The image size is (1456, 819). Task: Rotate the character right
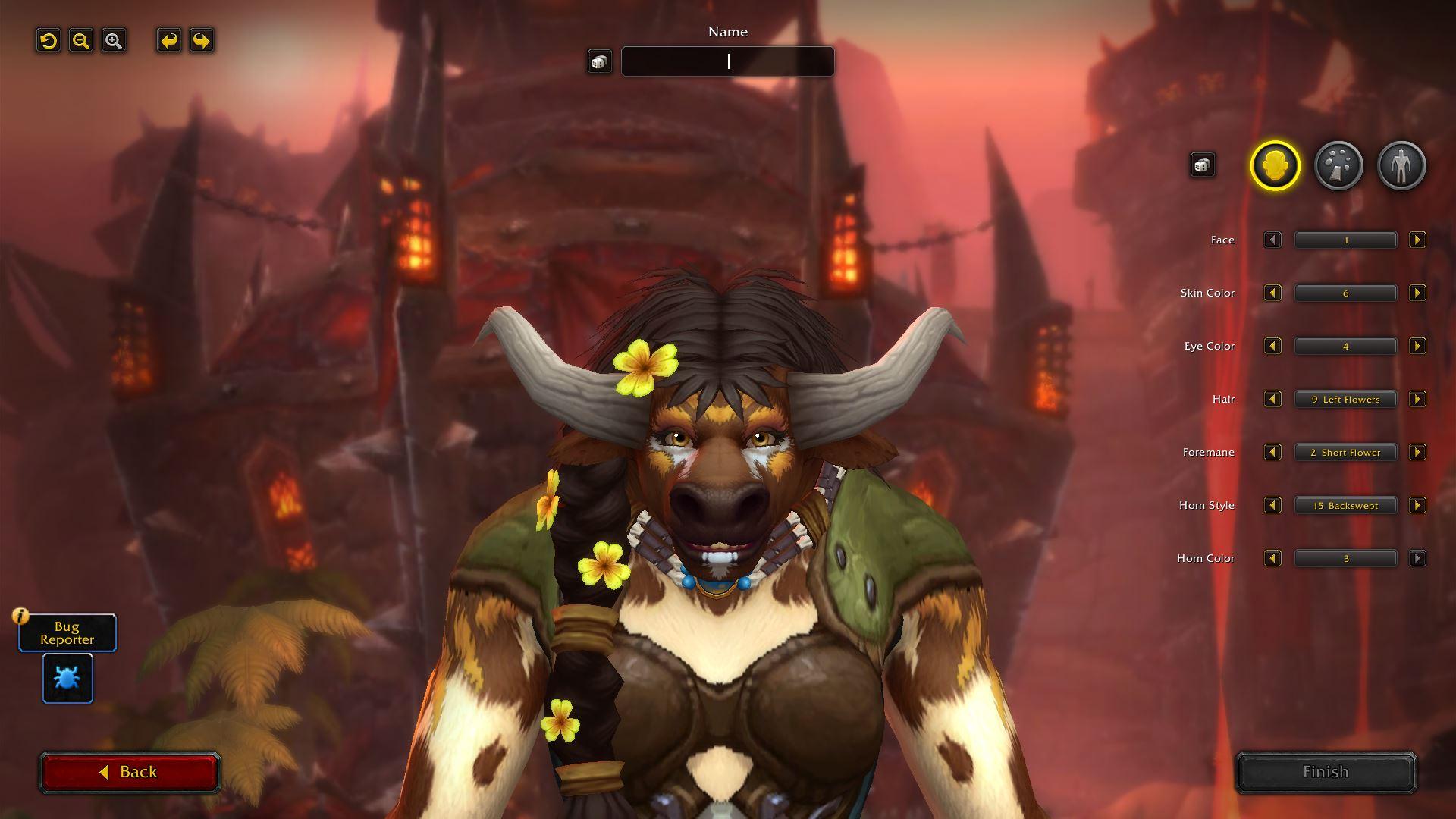pos(202,41)
